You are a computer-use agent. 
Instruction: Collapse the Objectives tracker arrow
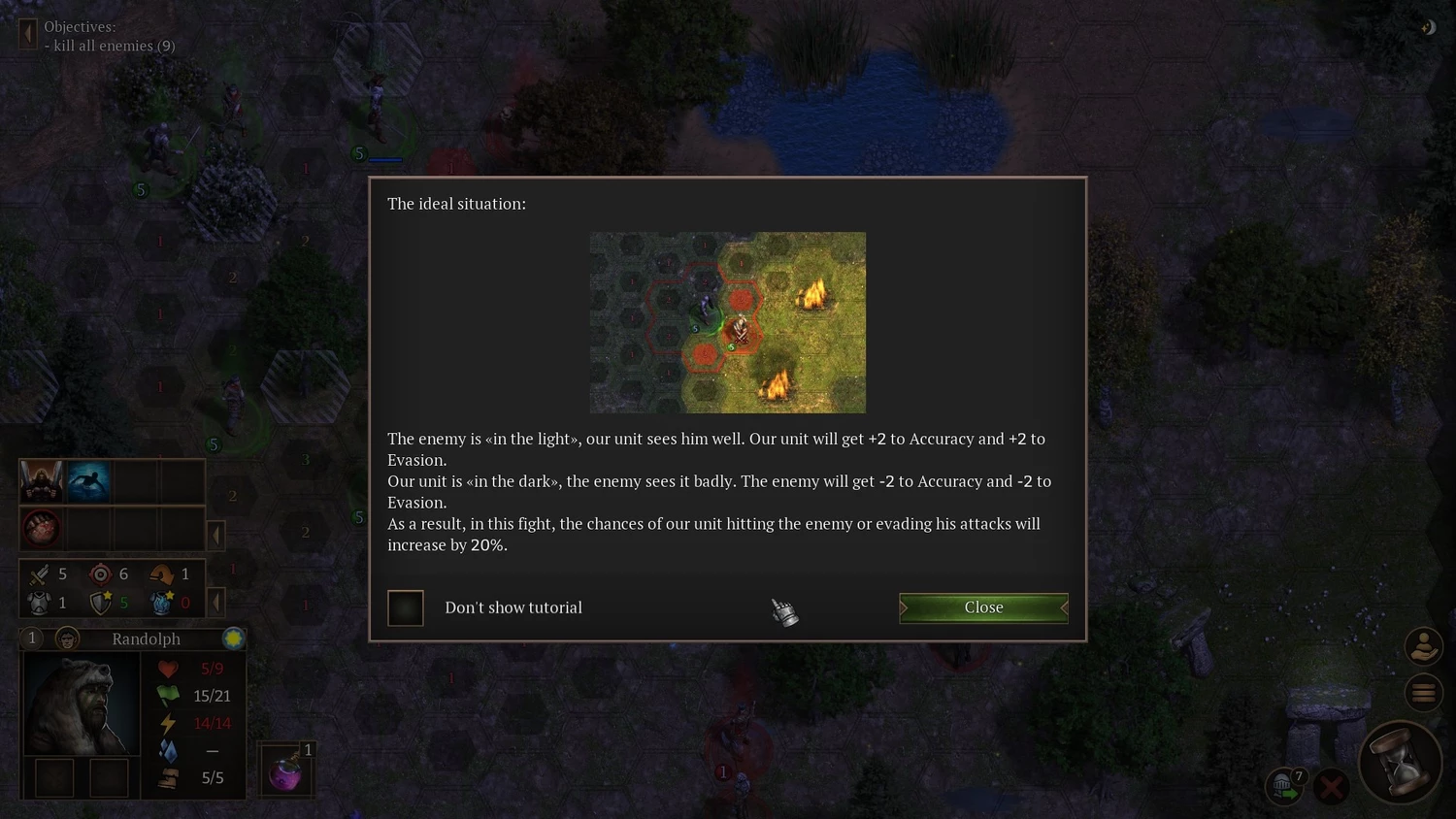(27, 35)
